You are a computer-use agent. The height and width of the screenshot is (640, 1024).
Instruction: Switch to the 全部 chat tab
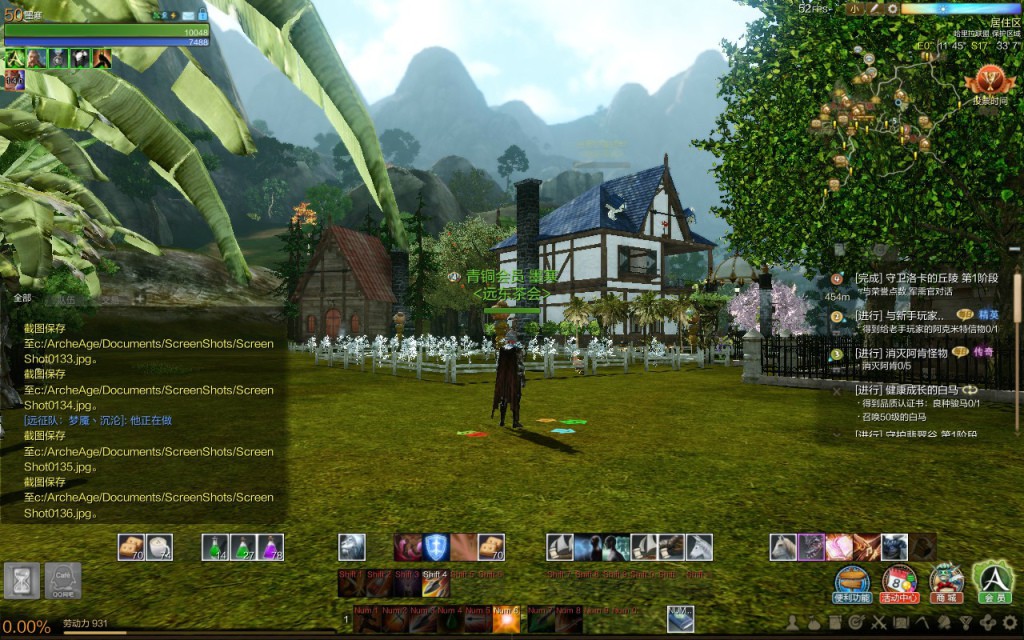(x=22, y=298)
